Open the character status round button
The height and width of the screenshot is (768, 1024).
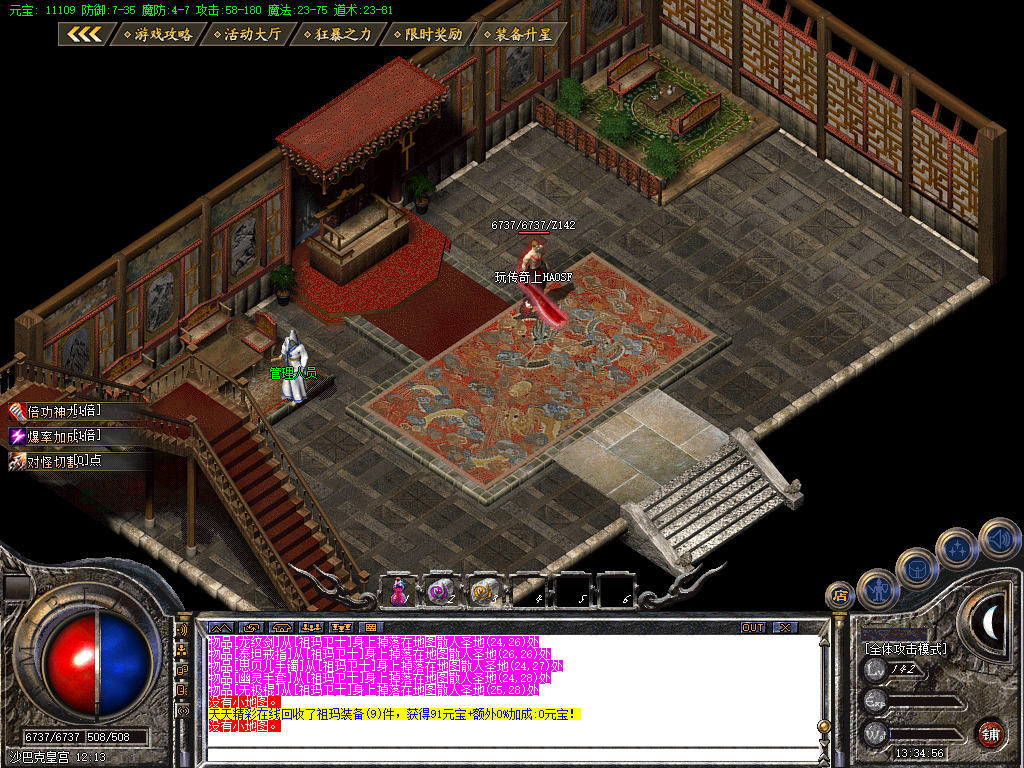coord(877,590)
